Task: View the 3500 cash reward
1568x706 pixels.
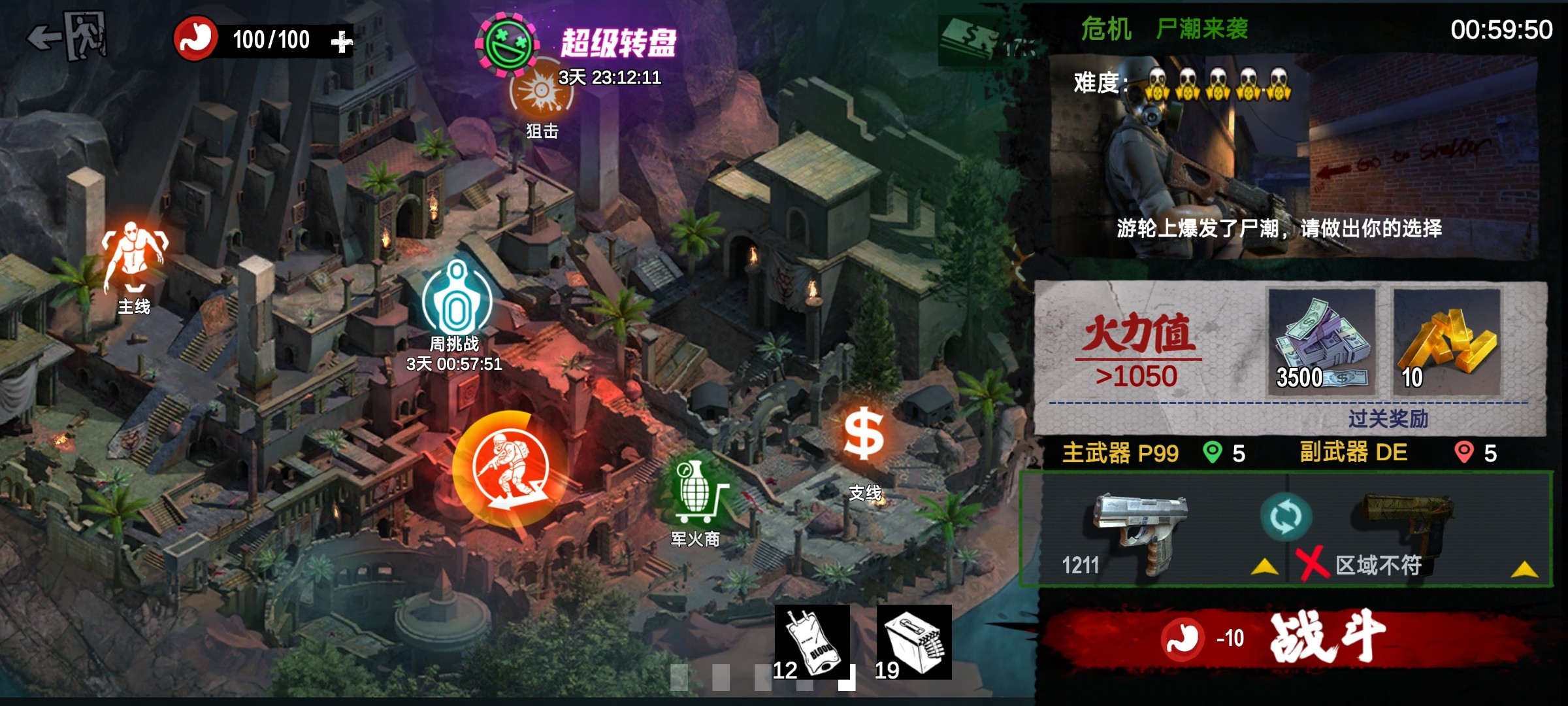Action: click(1321, 342)
